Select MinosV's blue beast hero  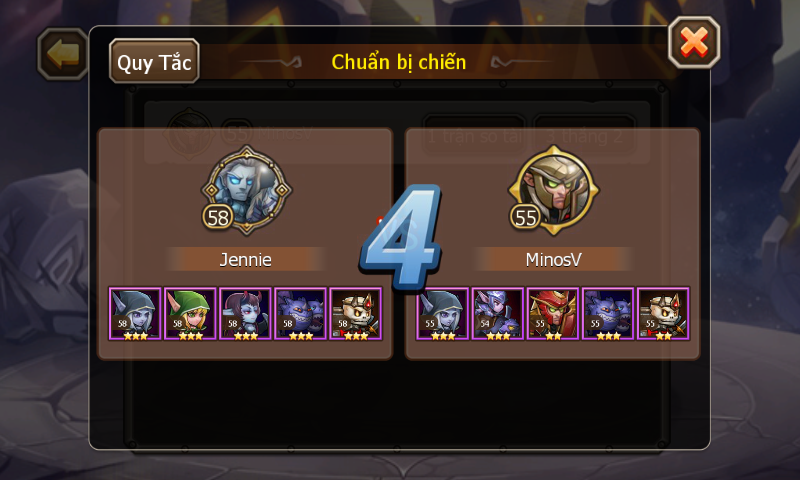[608, 313]
